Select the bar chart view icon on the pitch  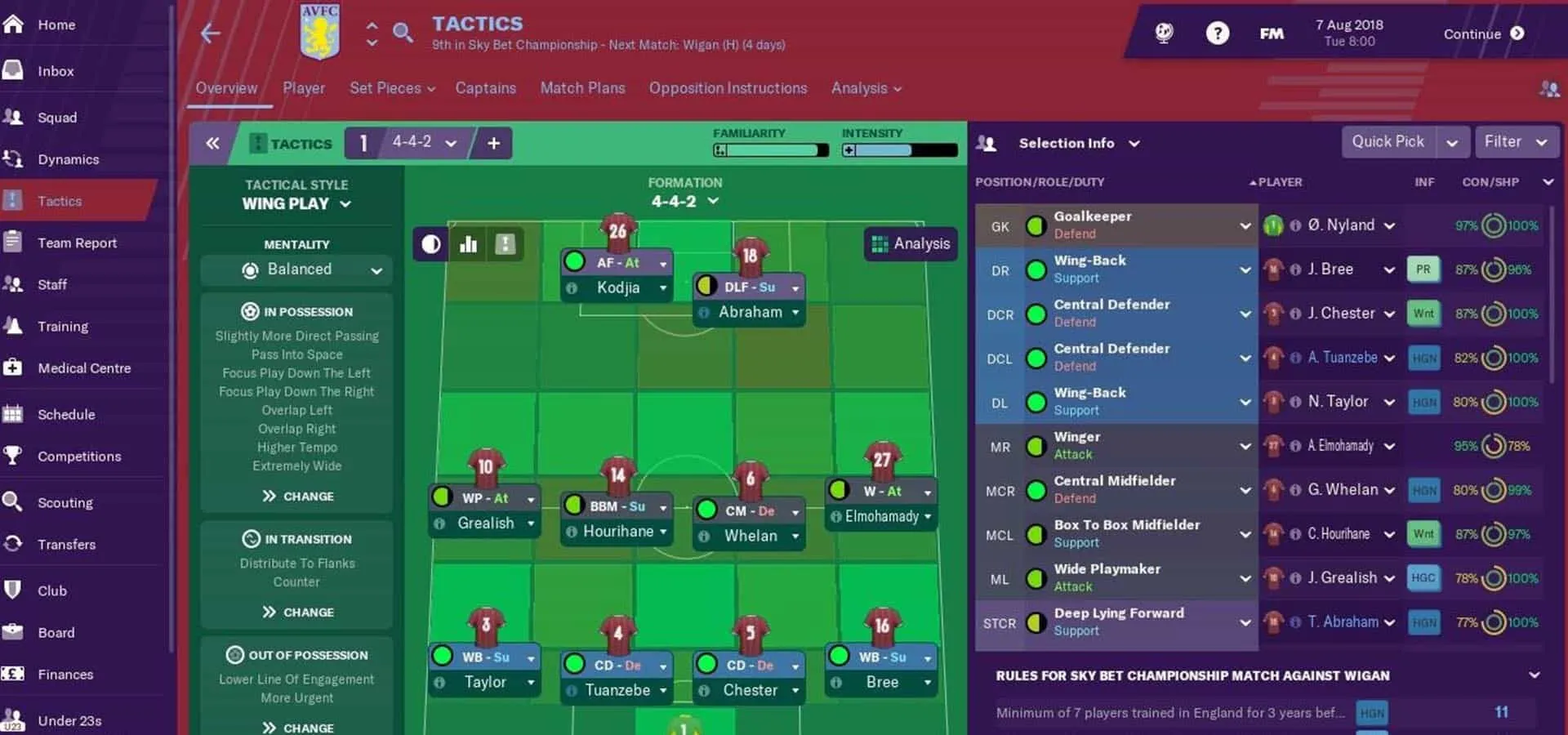(468, 243)
